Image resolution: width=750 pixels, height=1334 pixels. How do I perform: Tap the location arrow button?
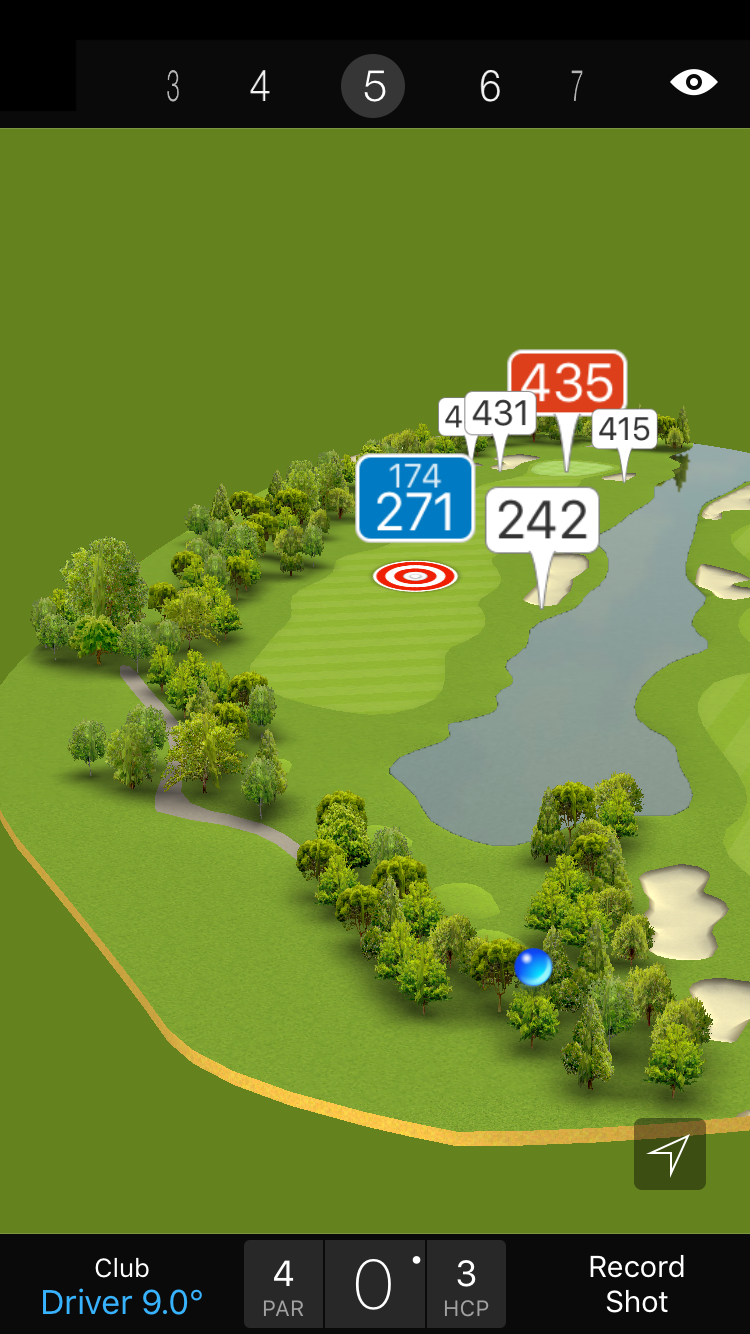coord(669,1154)
